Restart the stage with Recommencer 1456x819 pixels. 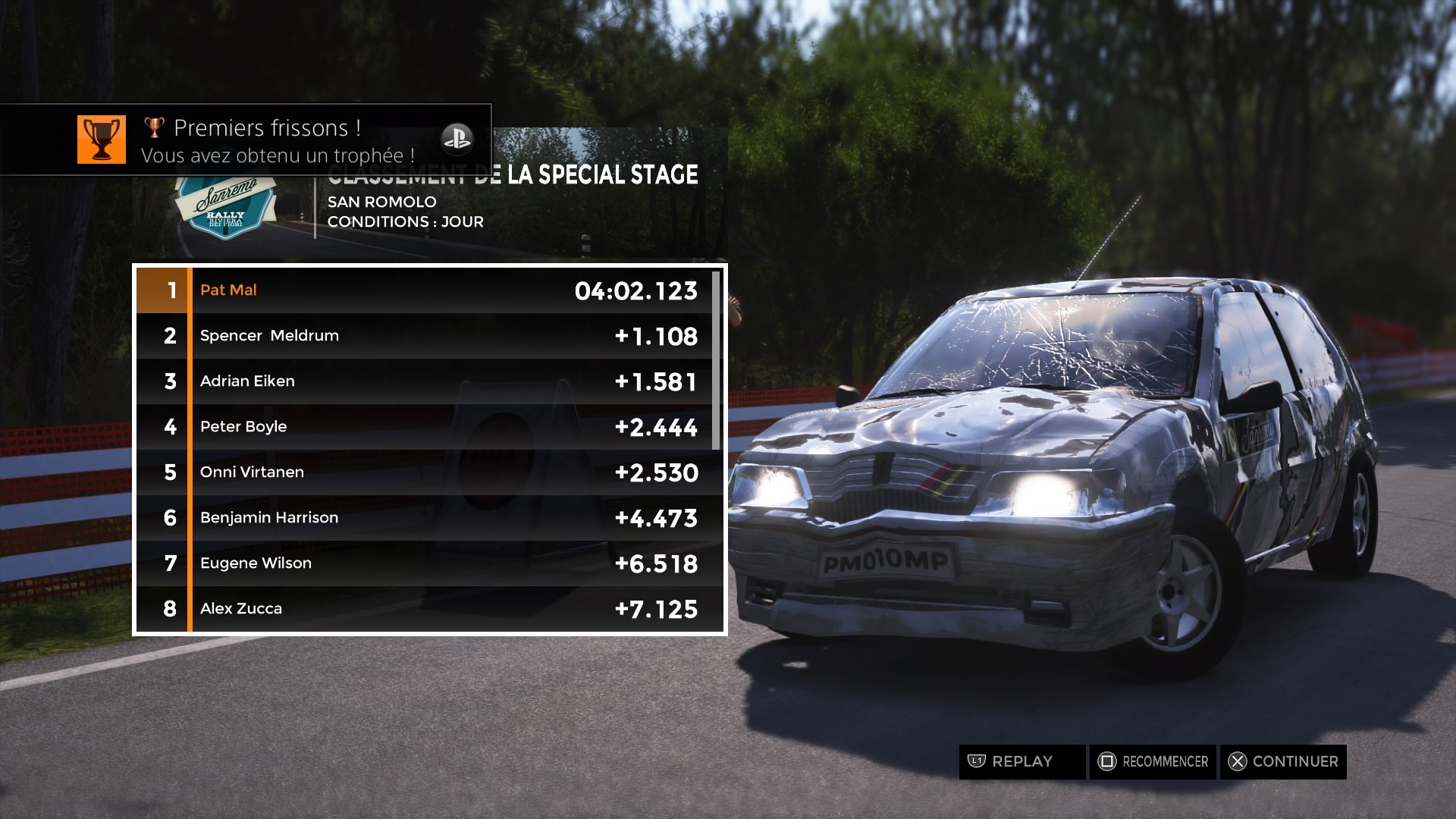point(1153,761)
